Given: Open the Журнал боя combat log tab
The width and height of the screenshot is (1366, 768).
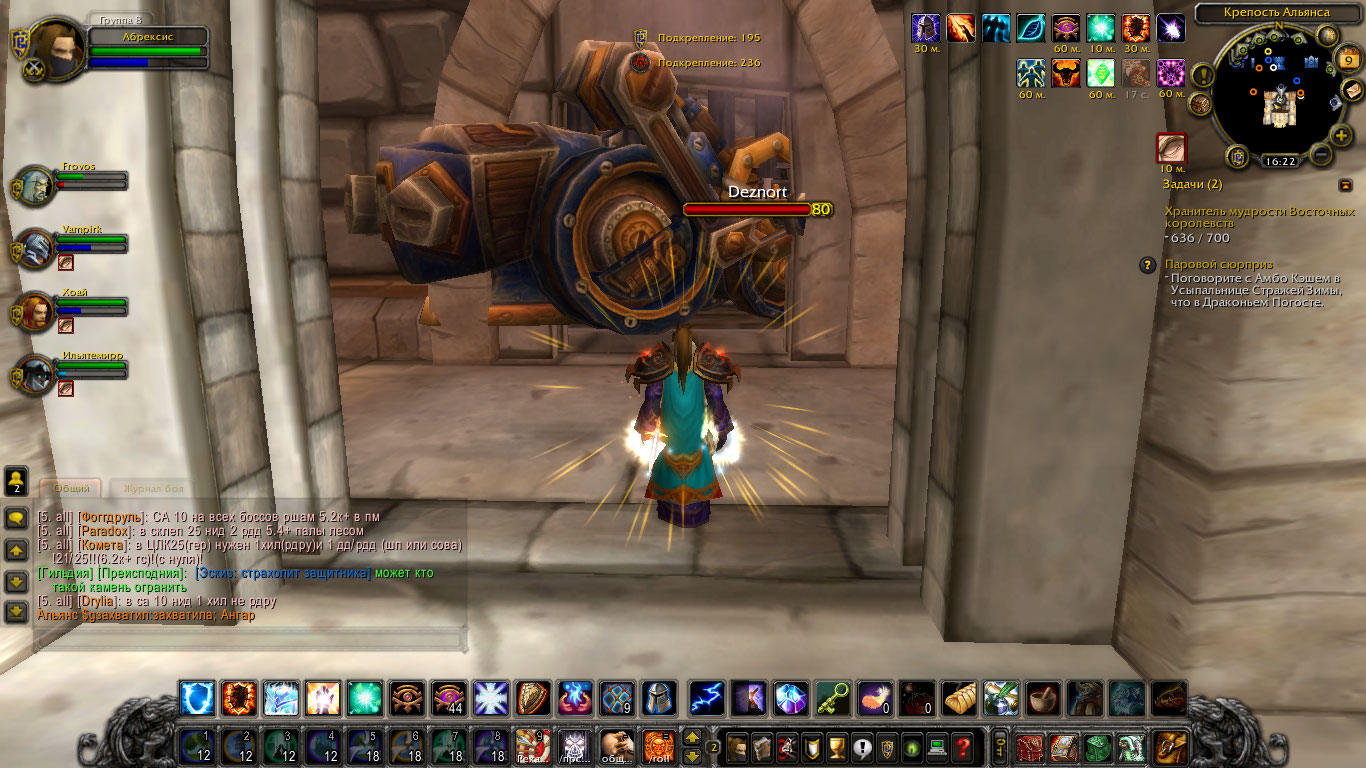Looking at the screenshot, I should pyautogui.click(x=153, y=489).
